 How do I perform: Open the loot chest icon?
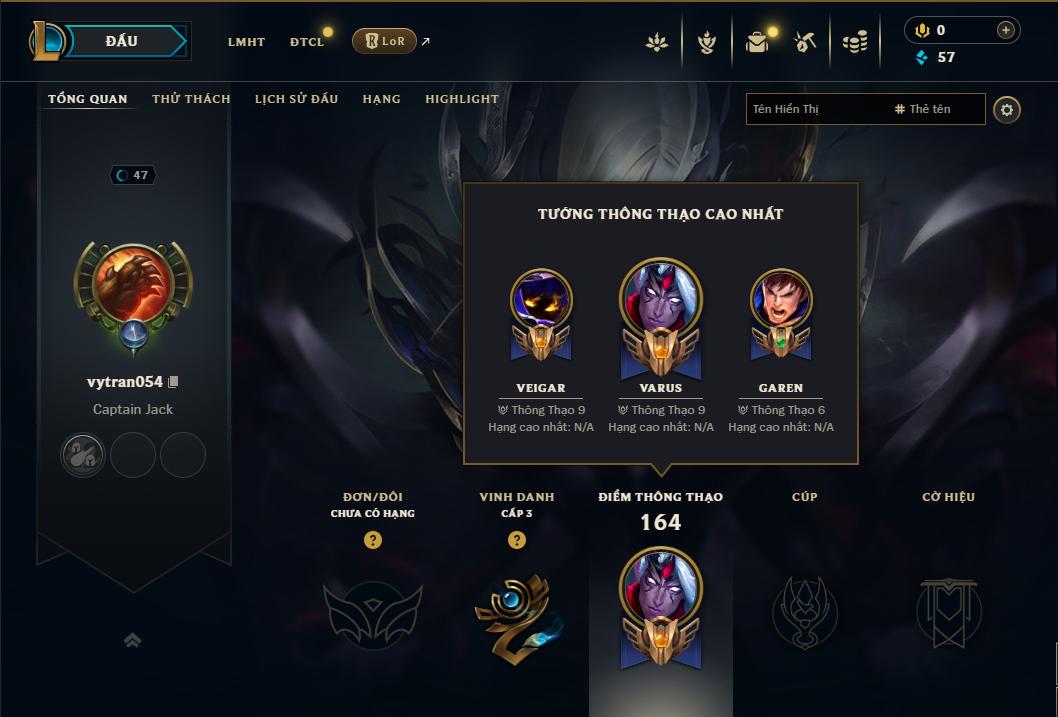pos(757,42)
